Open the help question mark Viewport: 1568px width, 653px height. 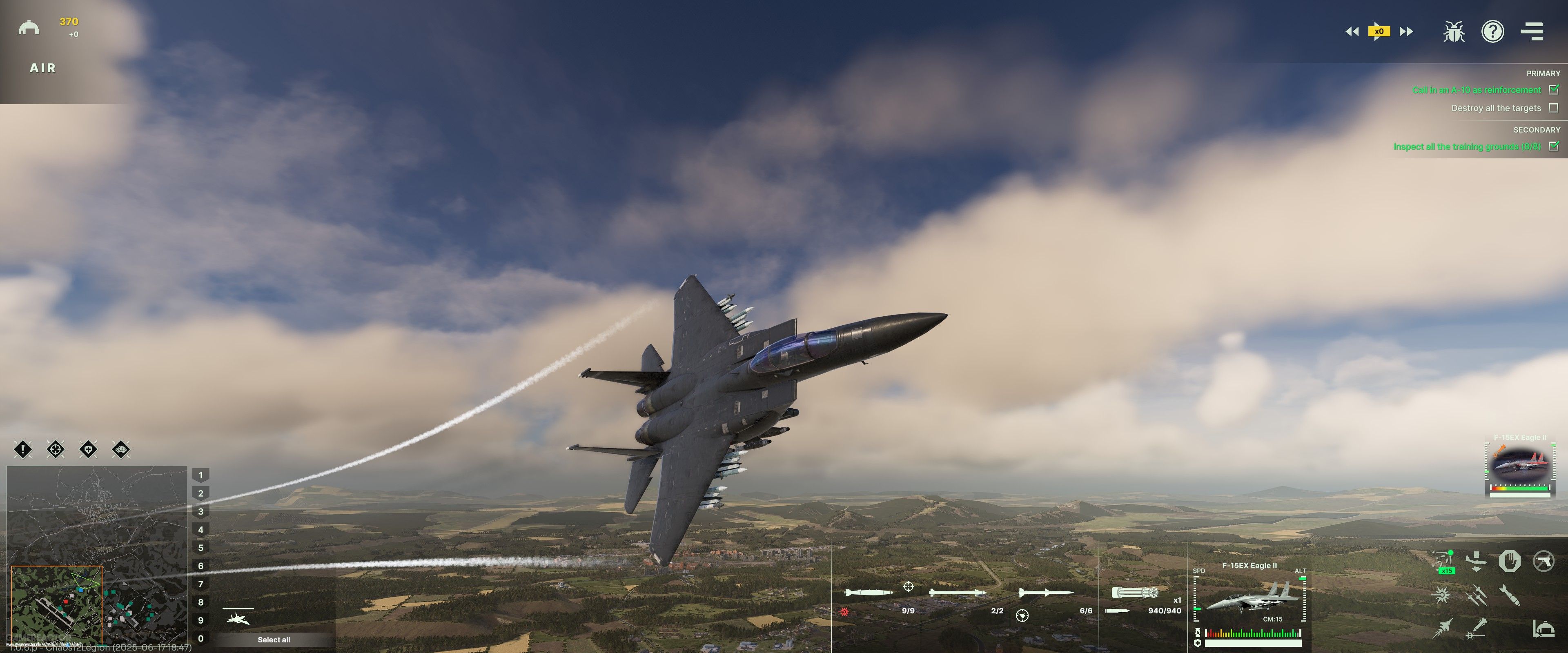(1492, 32)
